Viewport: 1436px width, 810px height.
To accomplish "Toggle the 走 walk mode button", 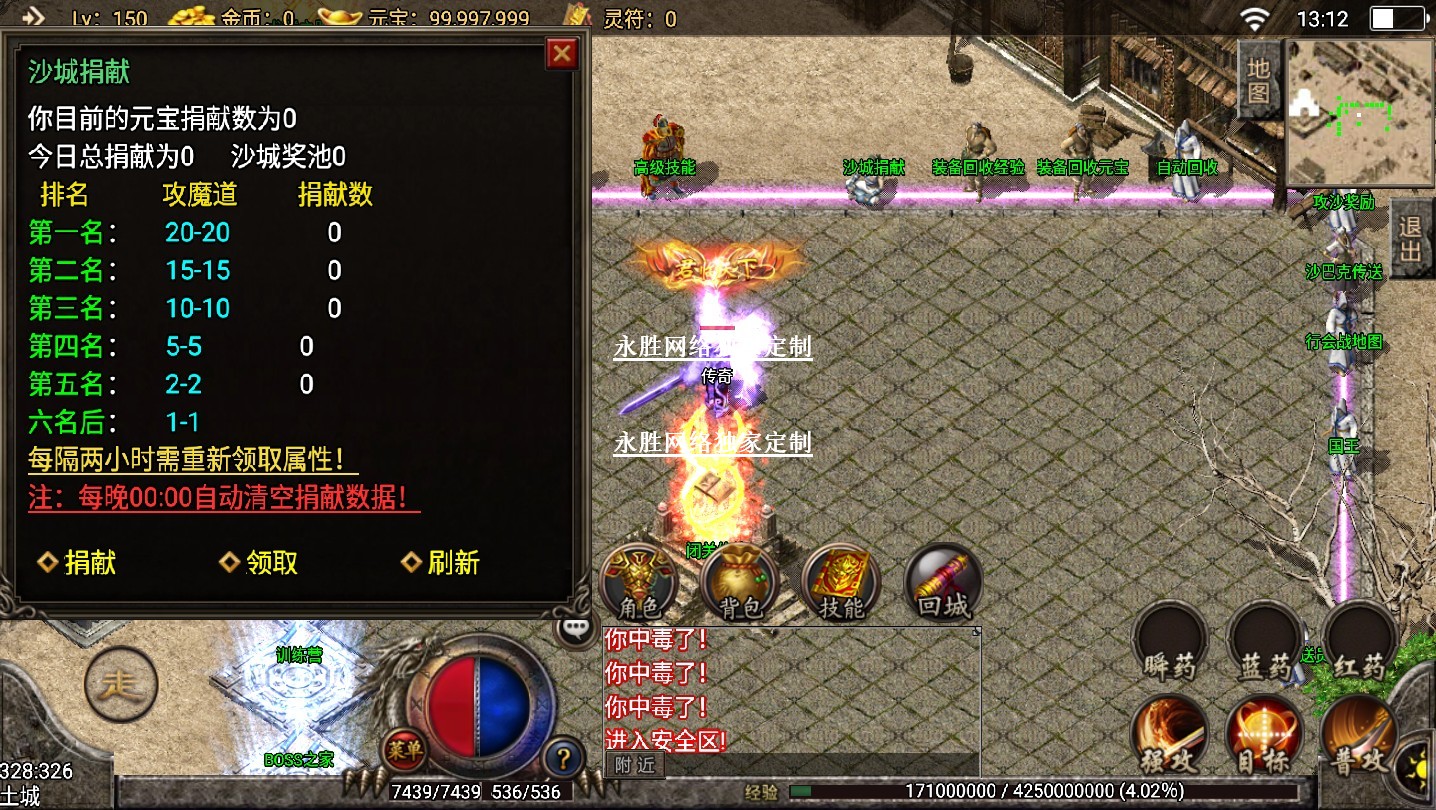I will tap(119, 684).
